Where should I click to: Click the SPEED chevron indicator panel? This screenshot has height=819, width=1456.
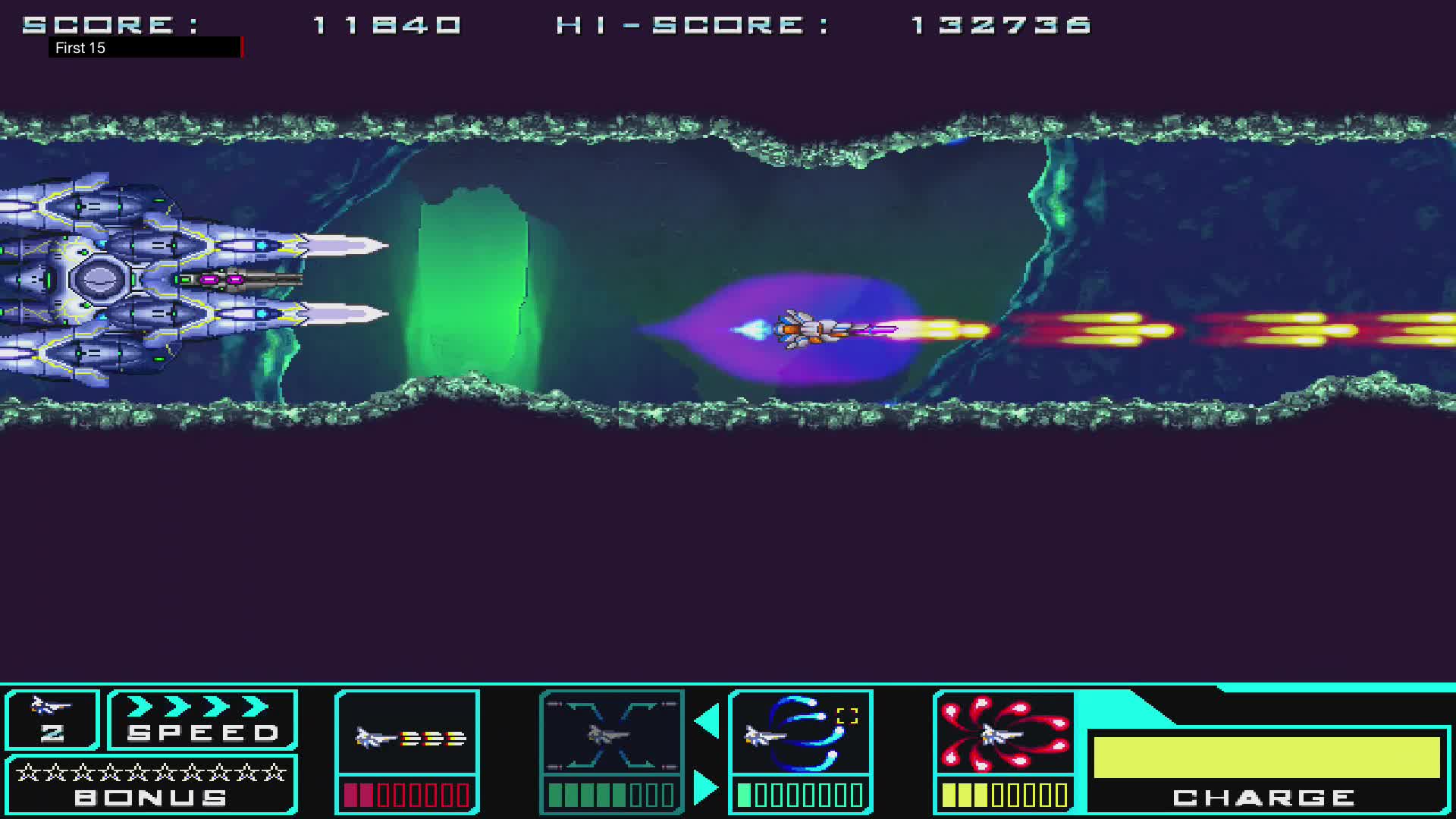click(201, 720)
